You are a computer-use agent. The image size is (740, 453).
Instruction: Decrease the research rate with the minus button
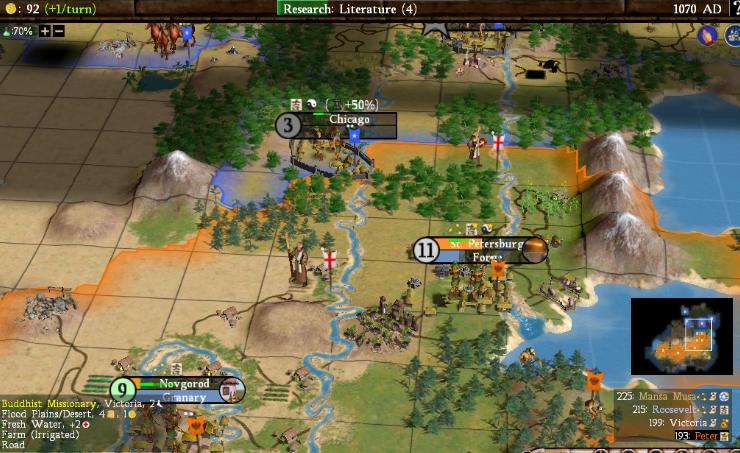click(58, 31)
